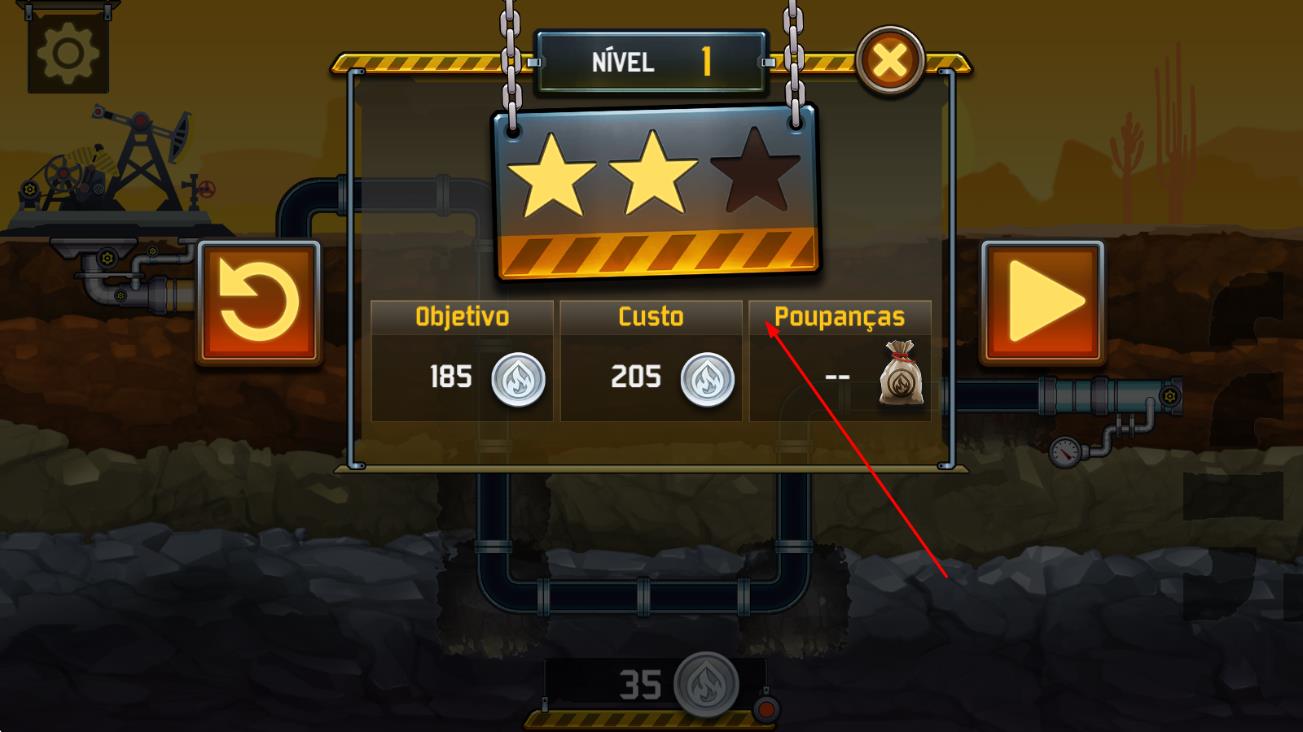Continue to the next level
Viewport: 1303px width, 732px height.
pos(1043,302)
